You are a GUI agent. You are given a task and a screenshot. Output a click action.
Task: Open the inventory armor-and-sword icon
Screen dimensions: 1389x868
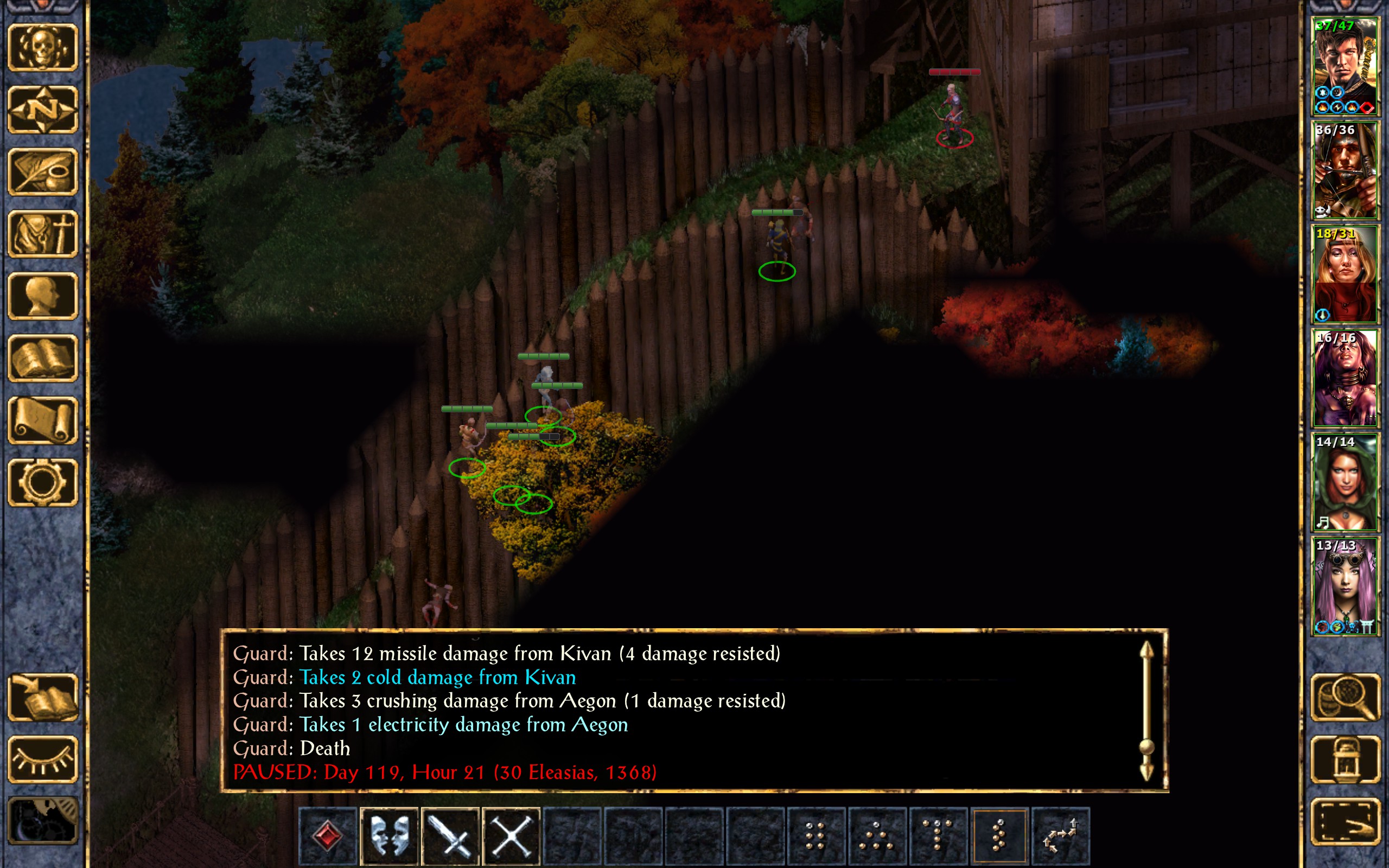[43, 234]
